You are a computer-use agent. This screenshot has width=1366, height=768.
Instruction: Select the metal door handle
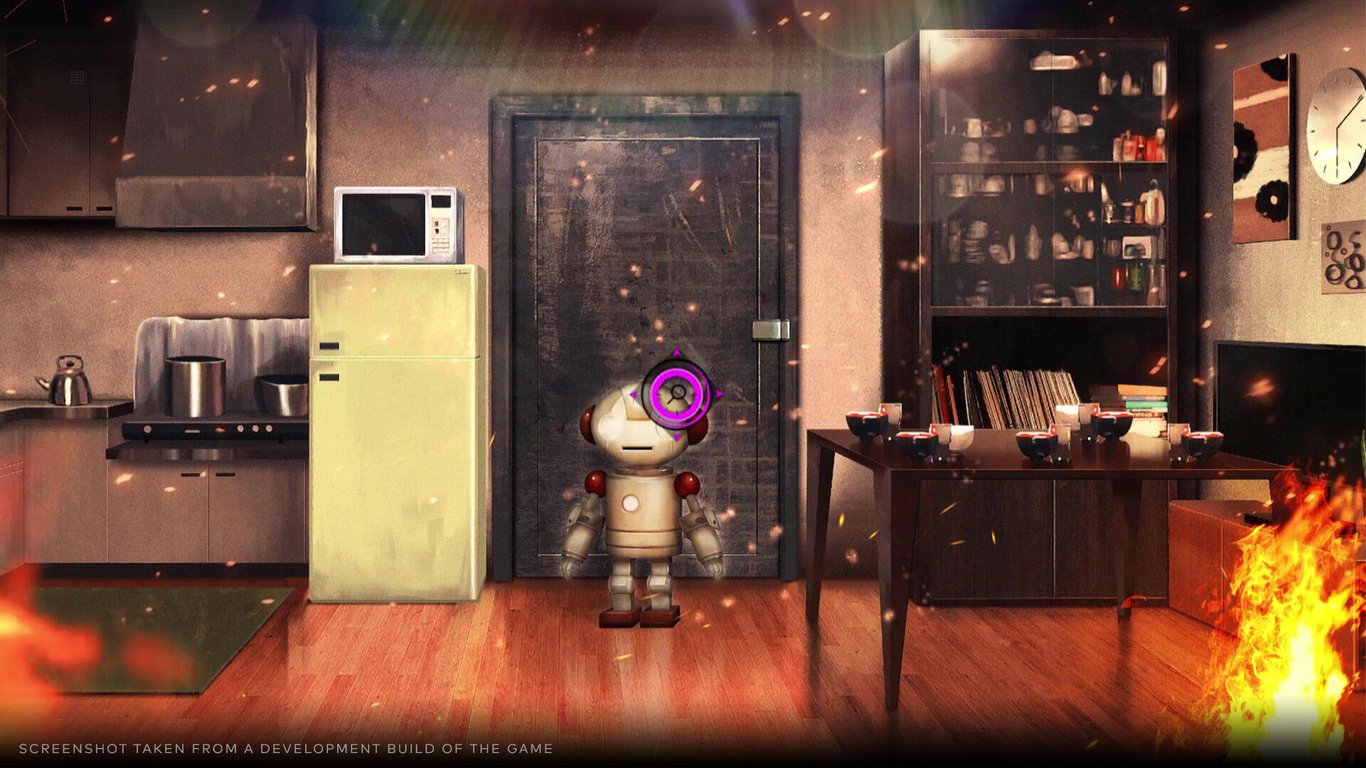[770, 330]
